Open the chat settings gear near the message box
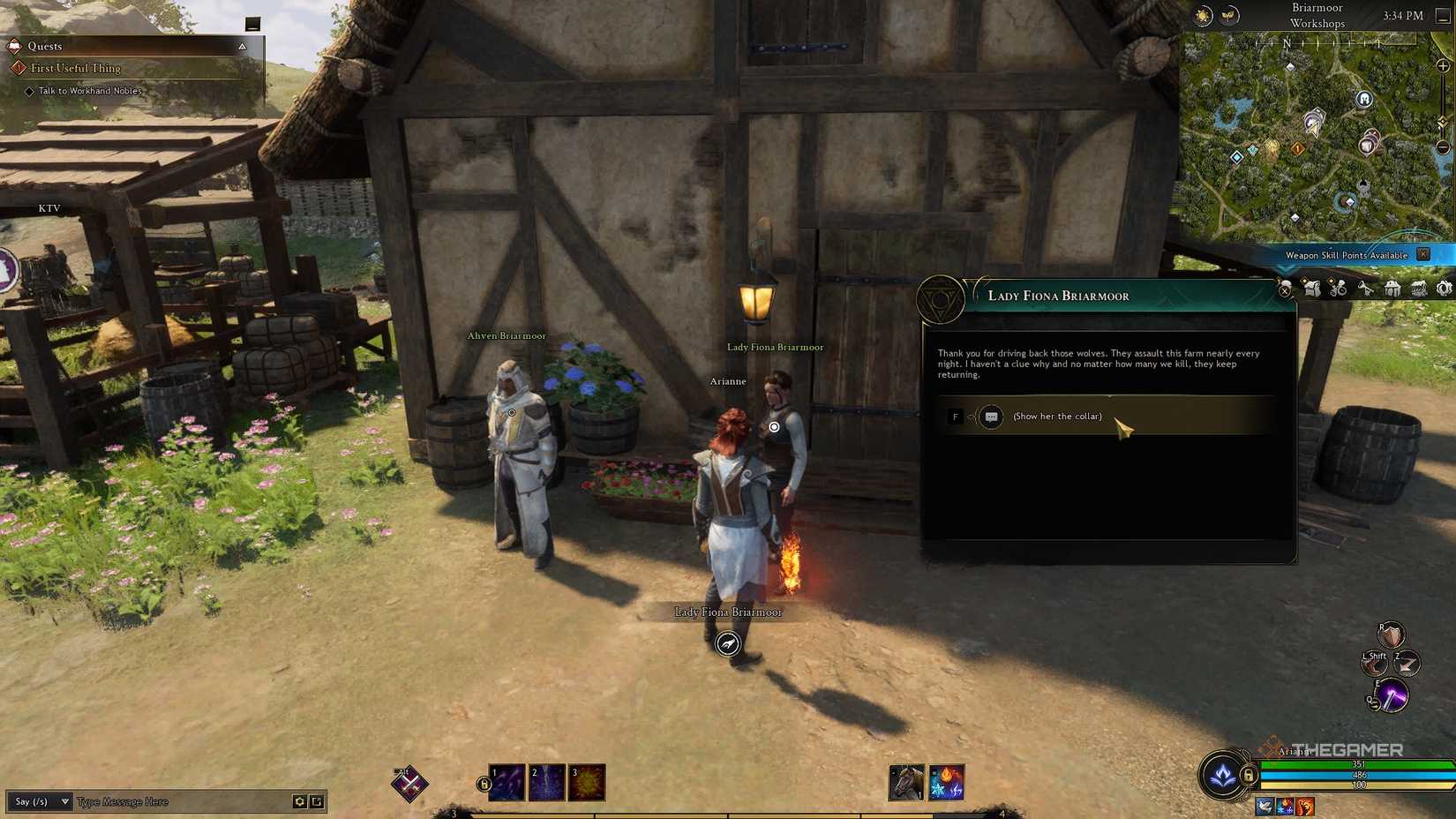This screenshot has height=819, width=1456. (298, 801)
